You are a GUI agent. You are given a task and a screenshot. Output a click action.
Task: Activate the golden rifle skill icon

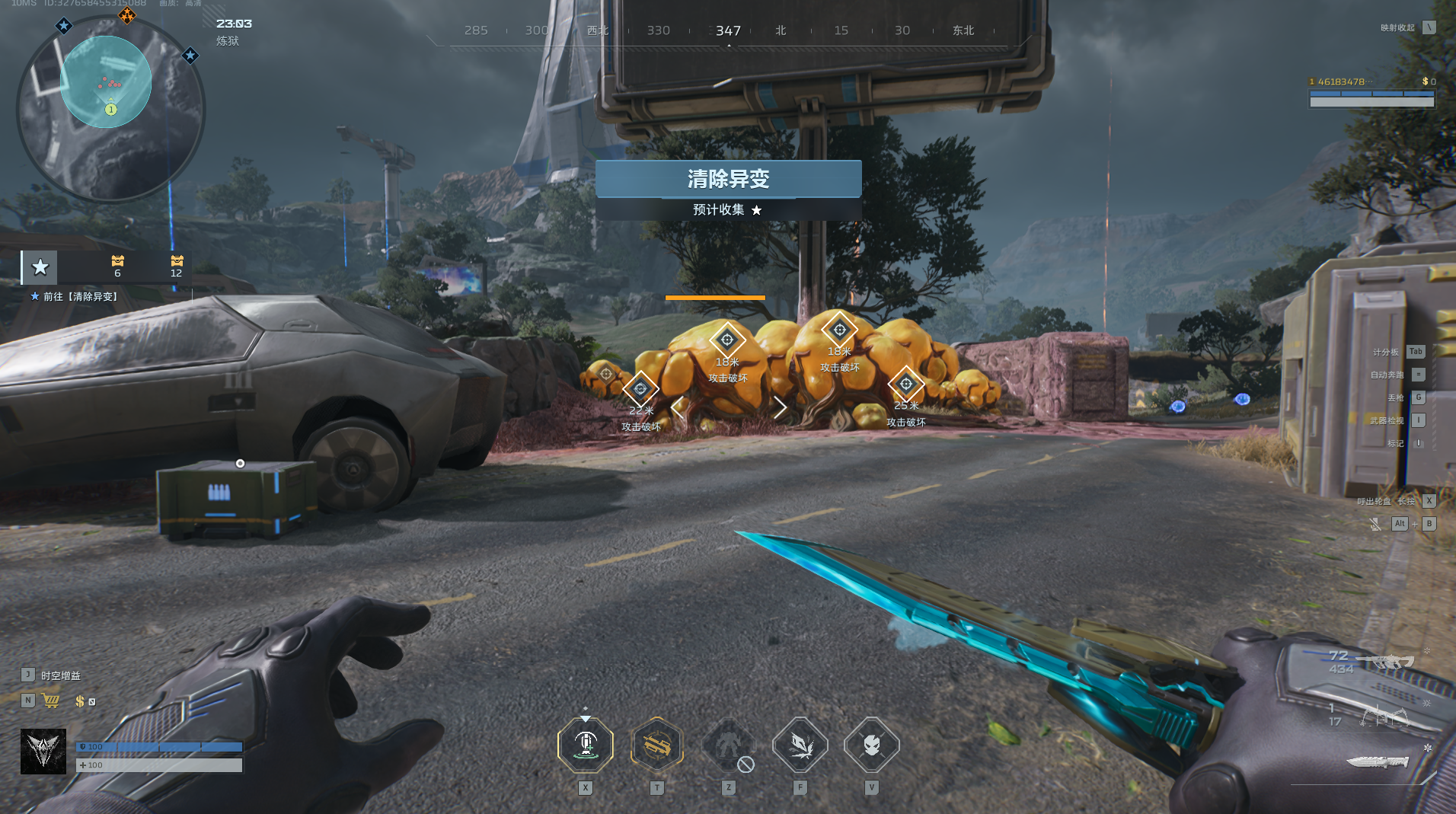click(x=656, y=745)
